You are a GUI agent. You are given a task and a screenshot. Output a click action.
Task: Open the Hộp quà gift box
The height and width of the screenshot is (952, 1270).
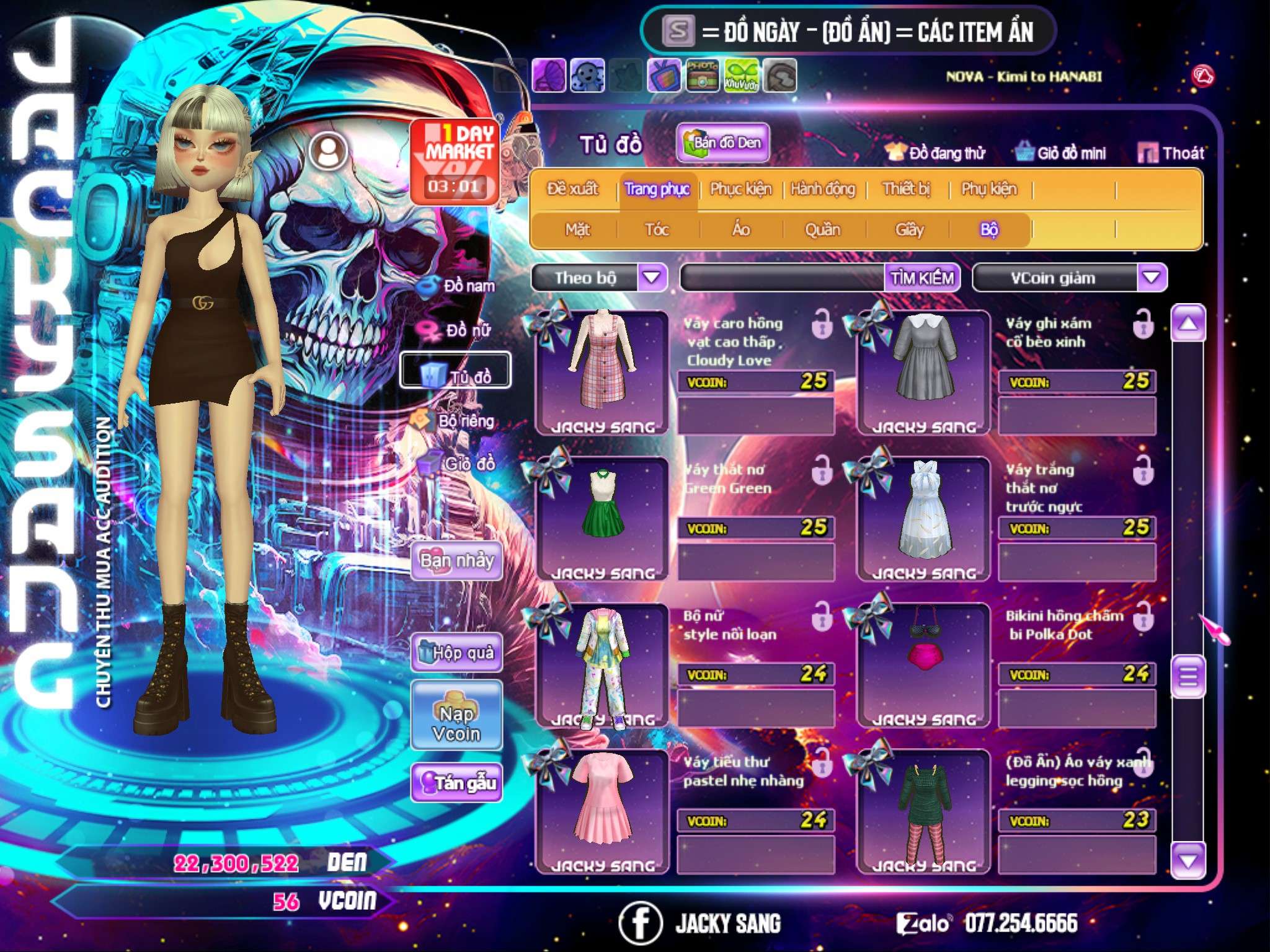coord(457,652)
